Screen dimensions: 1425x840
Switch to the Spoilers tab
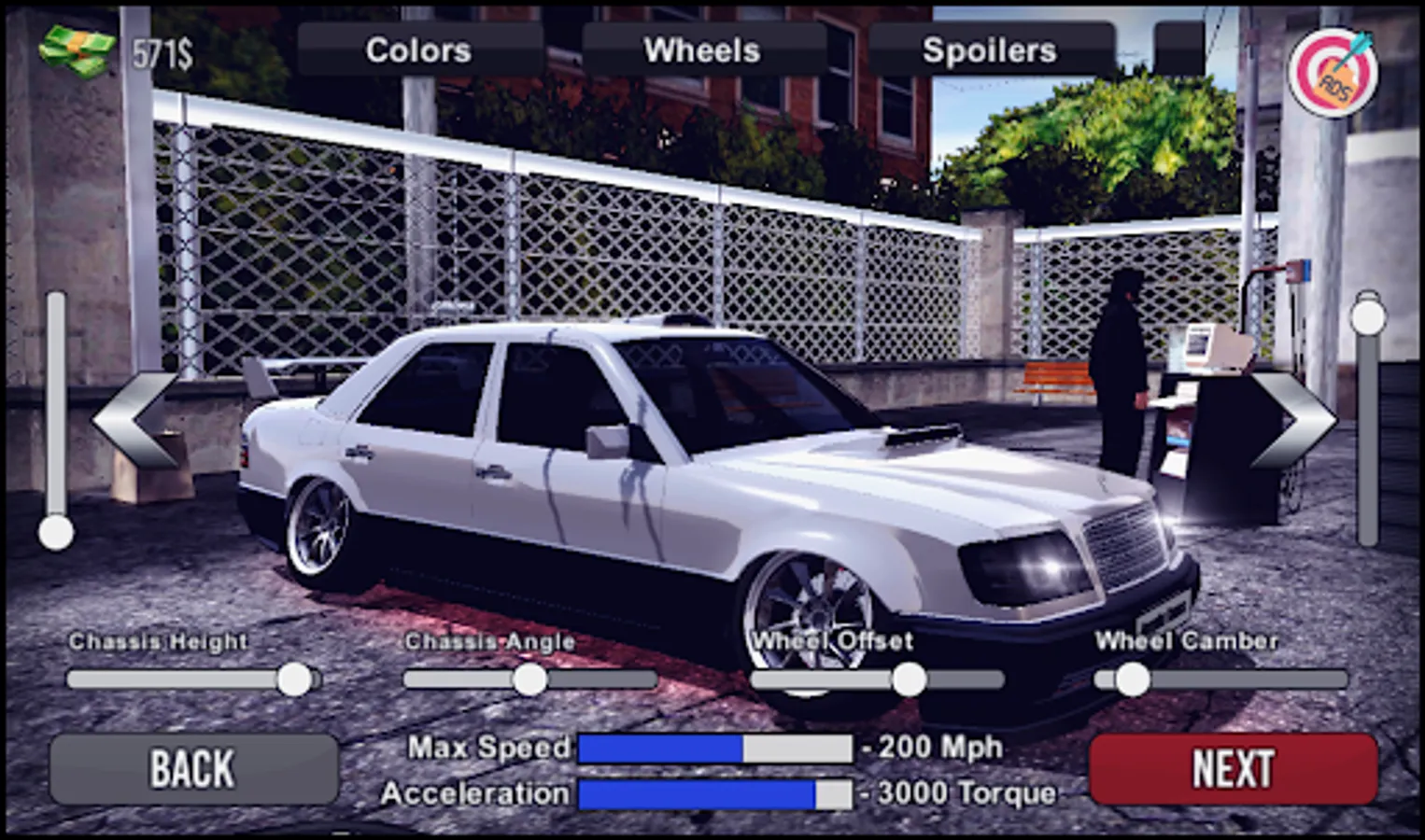point(990,49)
